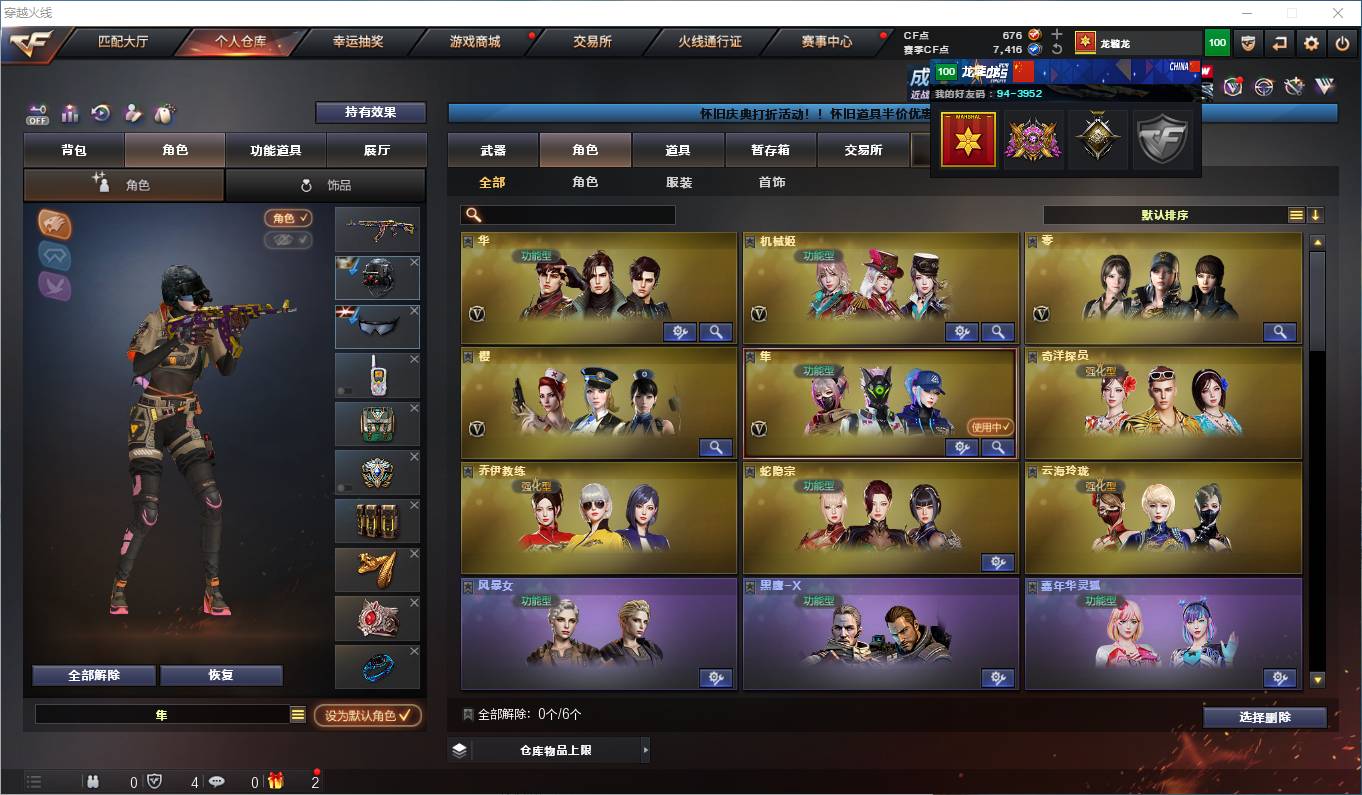Toggle 设为默认角色 checkbox below the character preview

366,714
